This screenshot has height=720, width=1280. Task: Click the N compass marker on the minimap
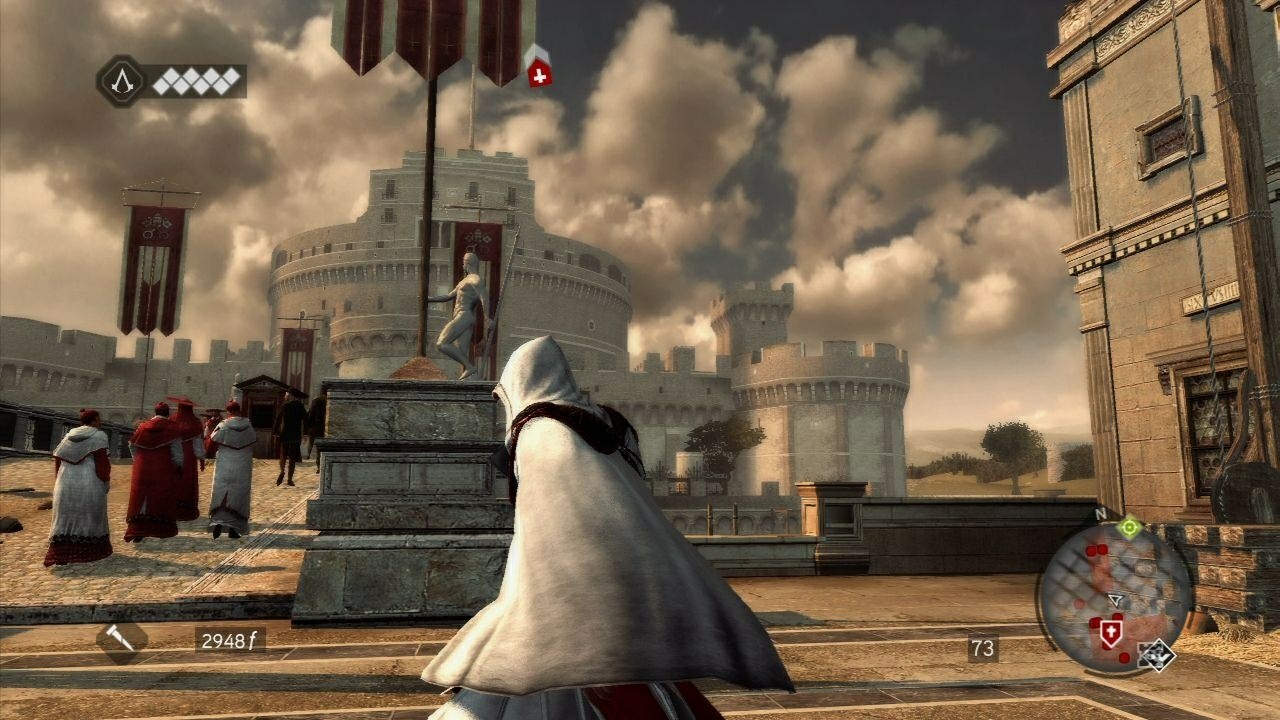(1099, 512)
